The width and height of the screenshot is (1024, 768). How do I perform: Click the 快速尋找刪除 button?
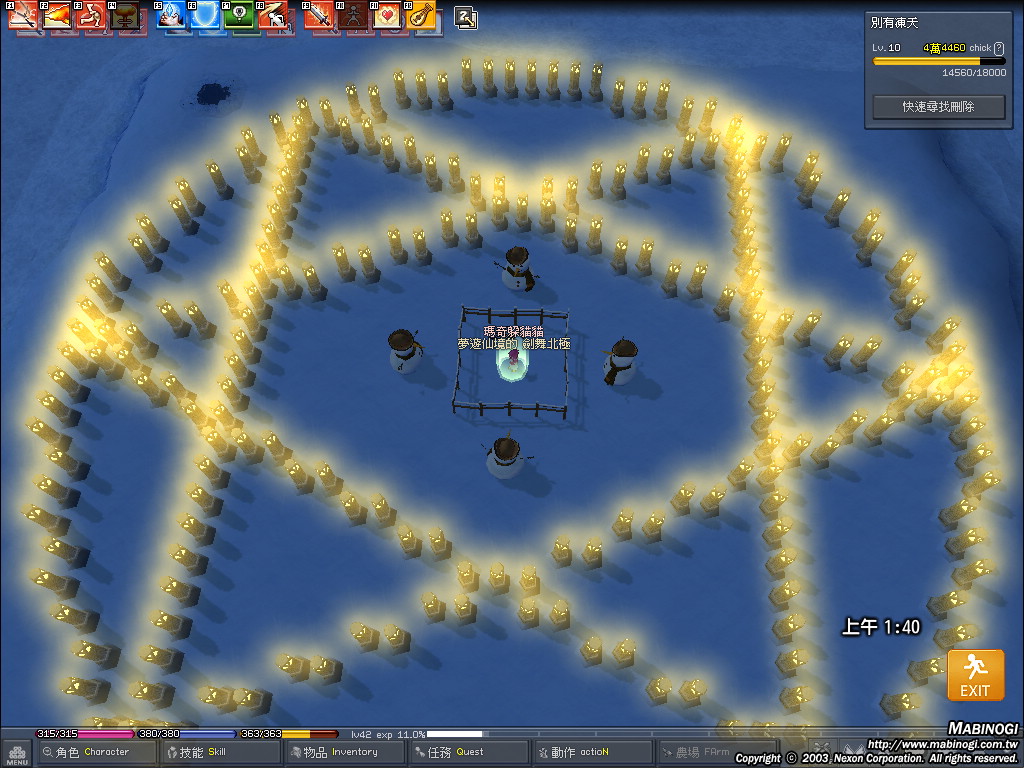point(938,106)
